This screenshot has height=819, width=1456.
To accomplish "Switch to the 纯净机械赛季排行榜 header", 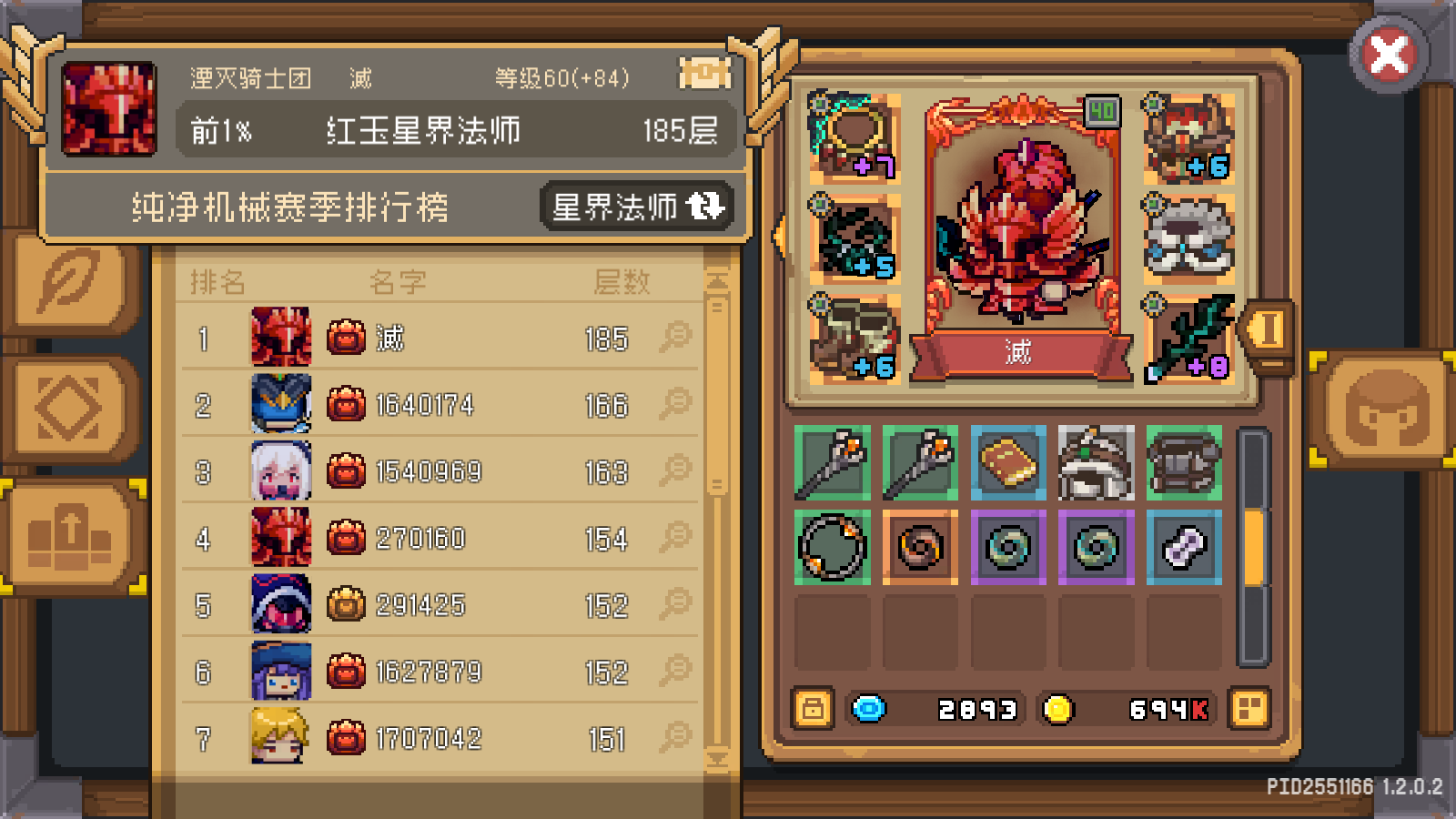I will 291,207.
